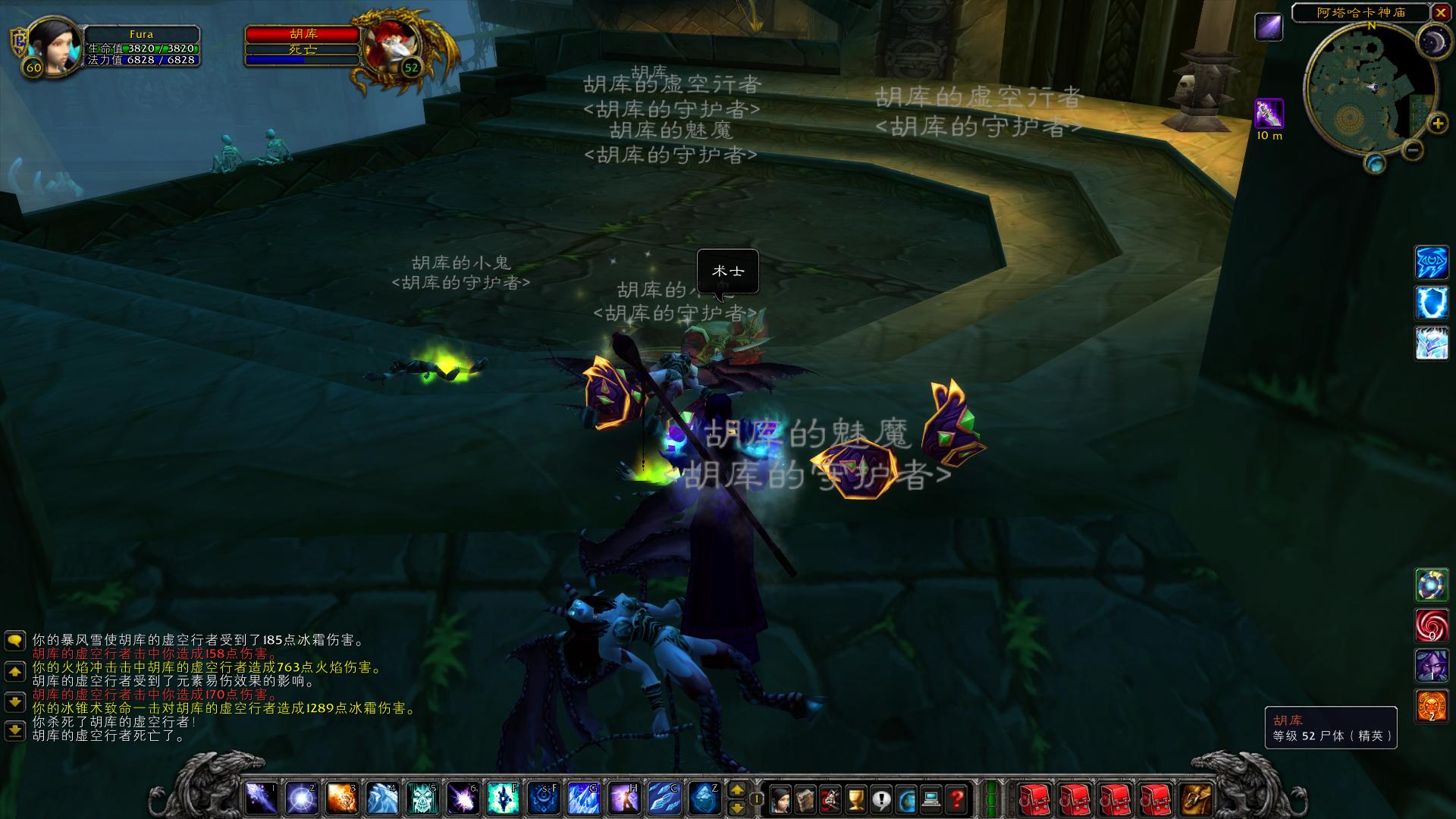Image resolution: width=1456 pixels, height=819 pixels.
Task: Open the social exclamation speech bubble
Action: pyautogui.click(x=881, y=798)
